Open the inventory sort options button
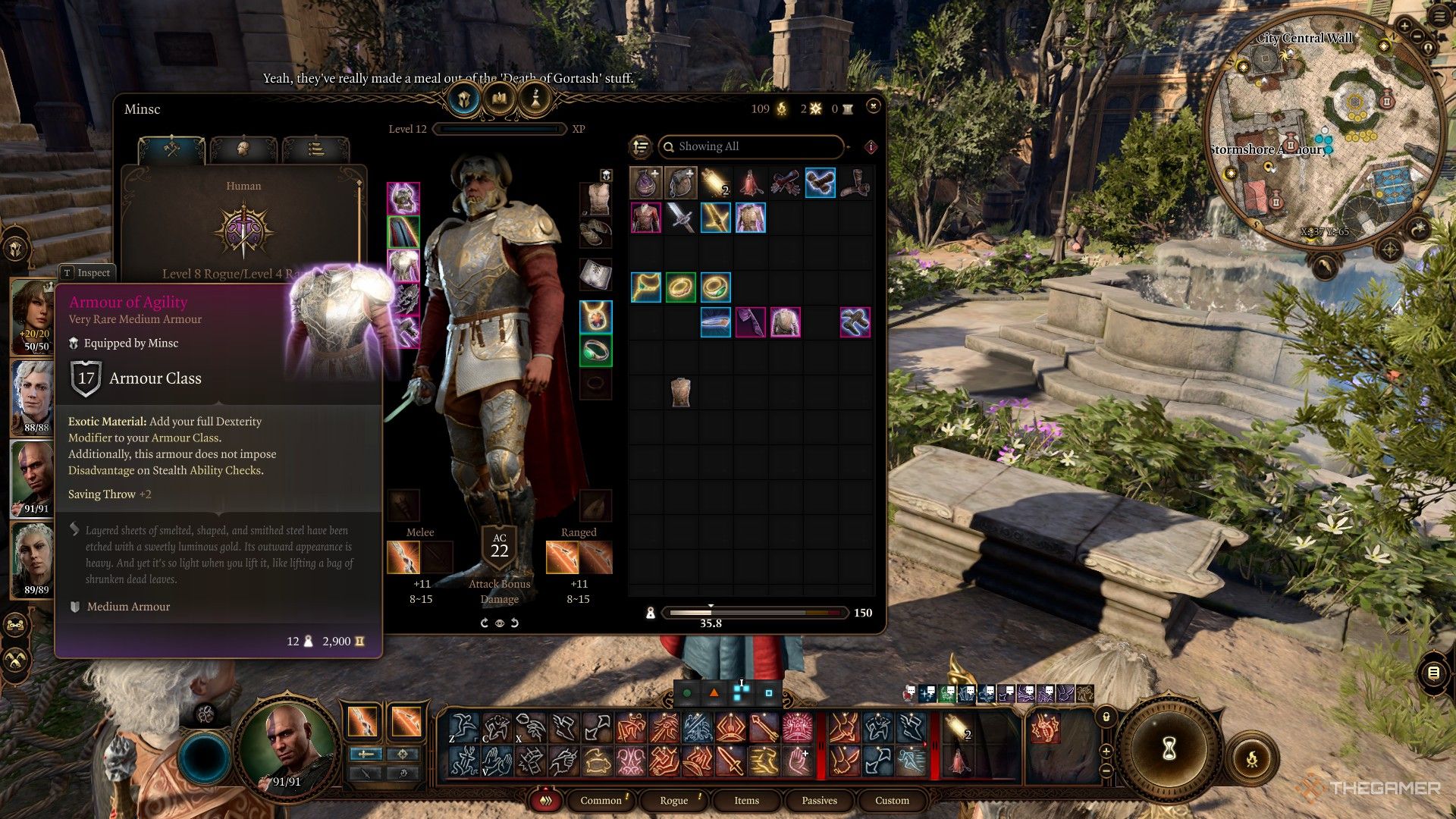This screenshot has width=1456, height=819. [x=641, y=146]
